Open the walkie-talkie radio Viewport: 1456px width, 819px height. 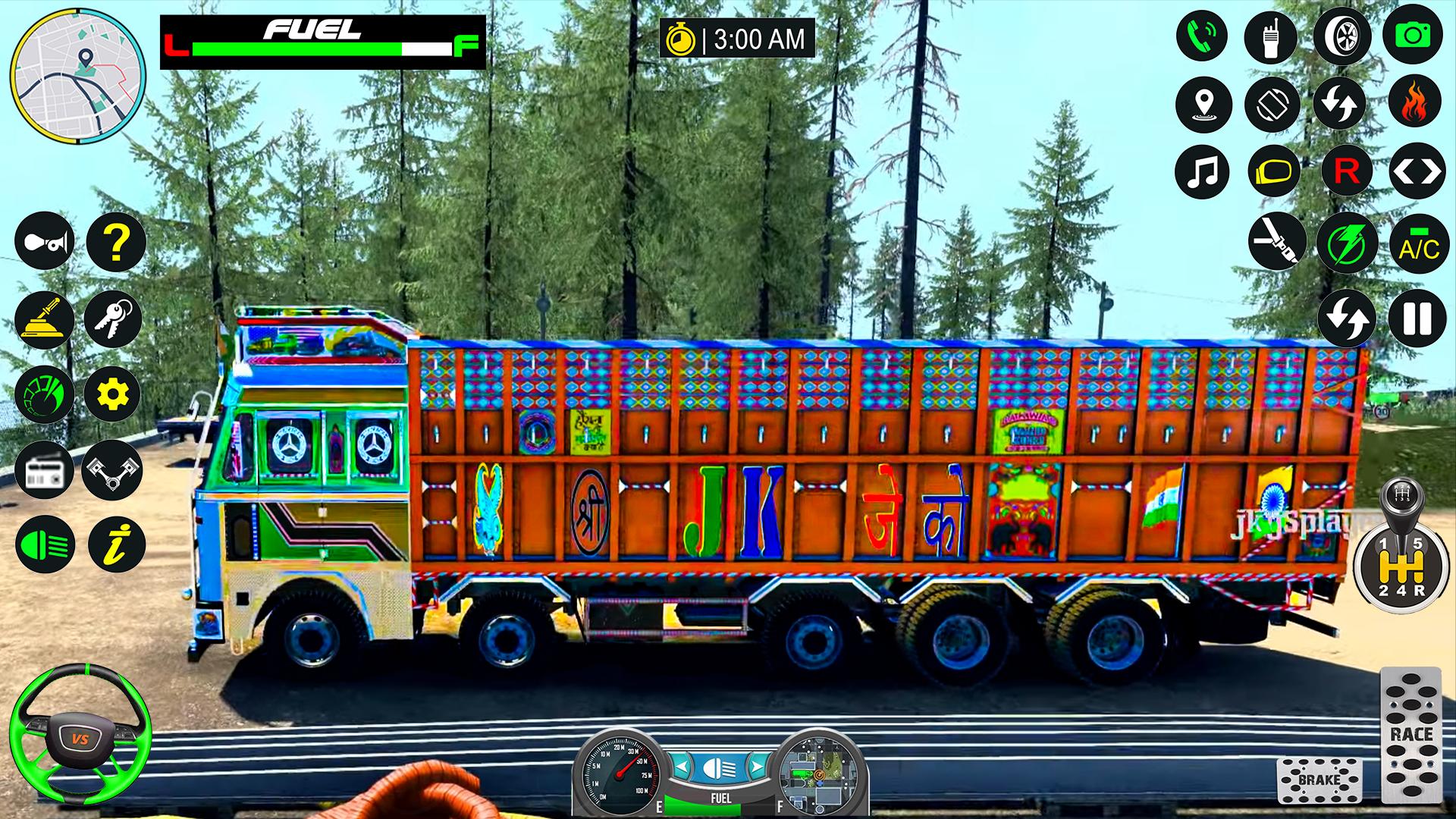coord(1270,36)
